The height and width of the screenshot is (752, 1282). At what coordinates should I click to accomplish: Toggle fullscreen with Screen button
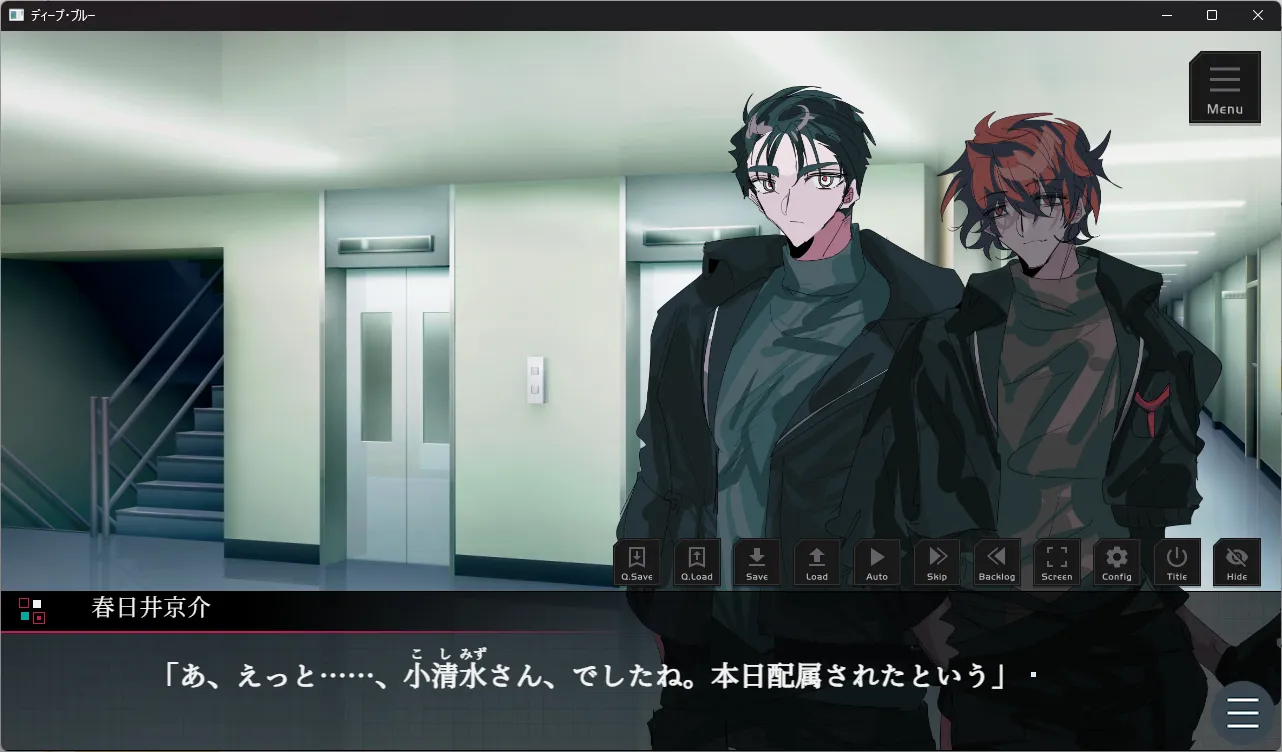point(1057,563)
